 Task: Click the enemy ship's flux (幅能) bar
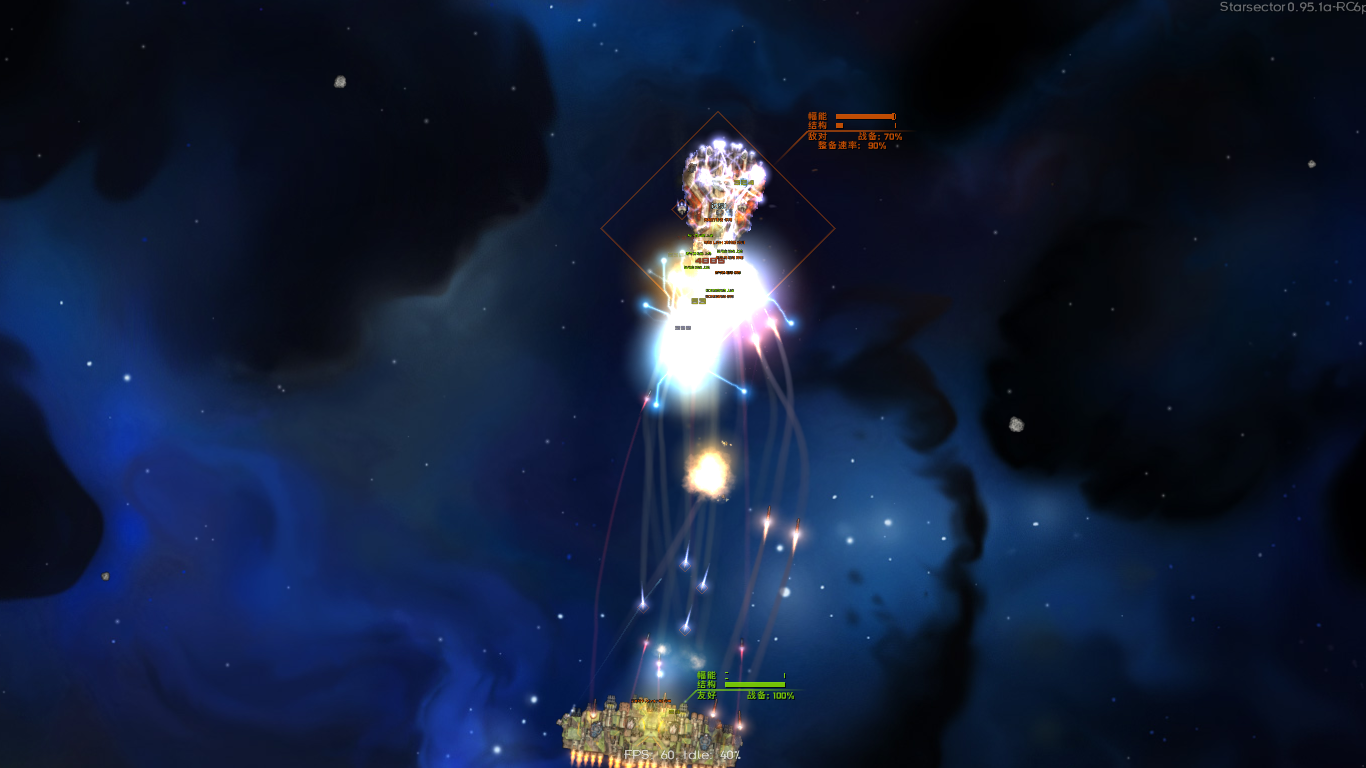tap(865, 115)
